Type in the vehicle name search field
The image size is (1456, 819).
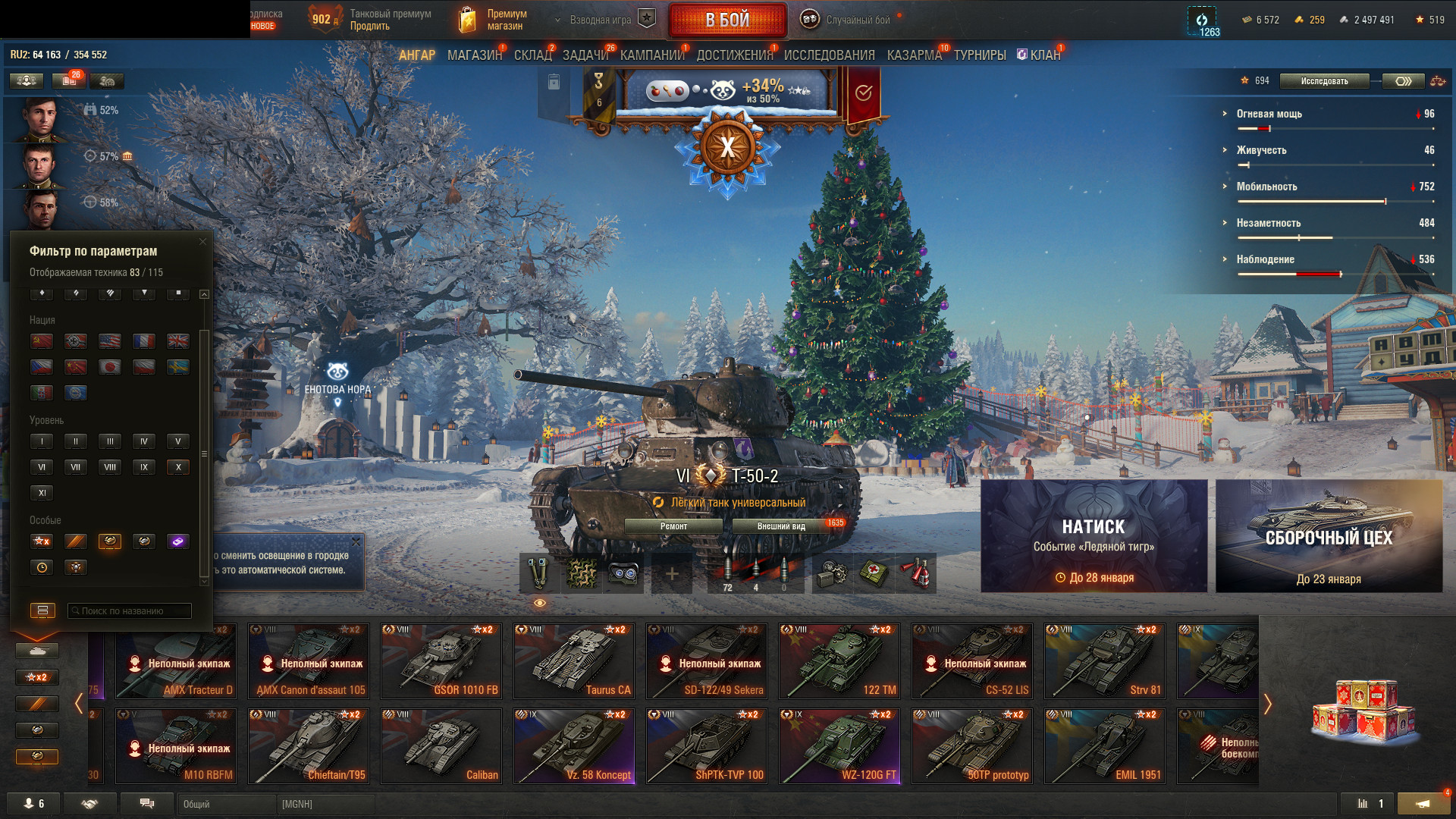[x=130, y=611]
